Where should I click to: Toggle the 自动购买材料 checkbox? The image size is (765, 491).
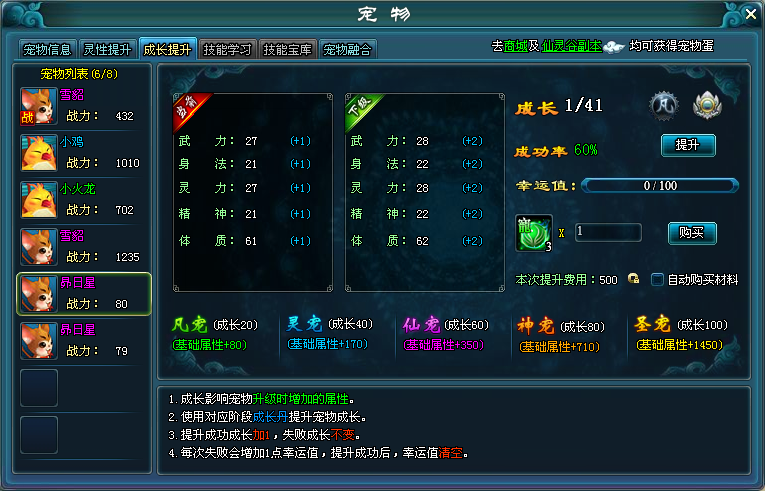[658, 280]
